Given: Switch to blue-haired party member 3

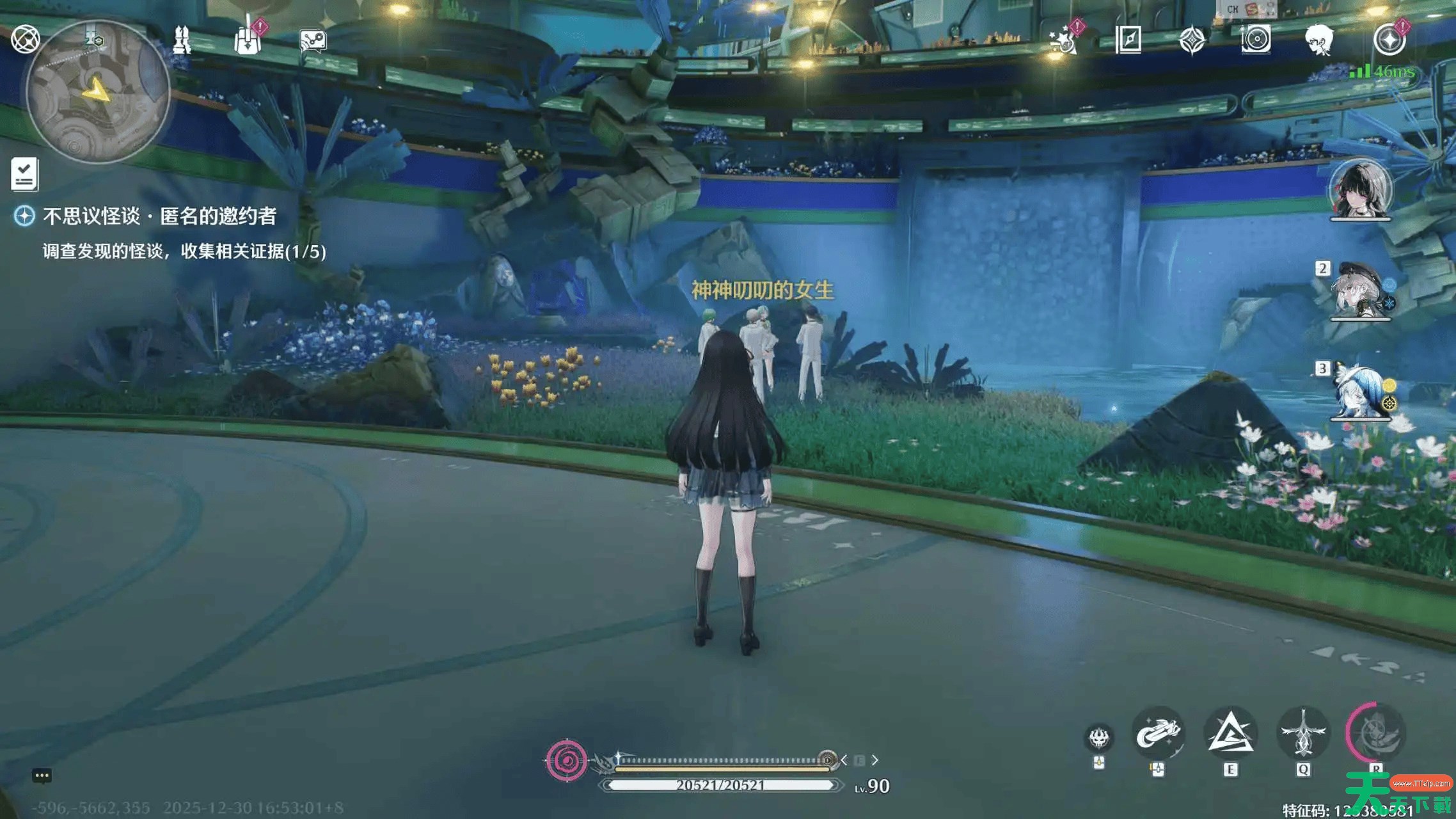Looking at the screenshot, I should coord(1361,392).
